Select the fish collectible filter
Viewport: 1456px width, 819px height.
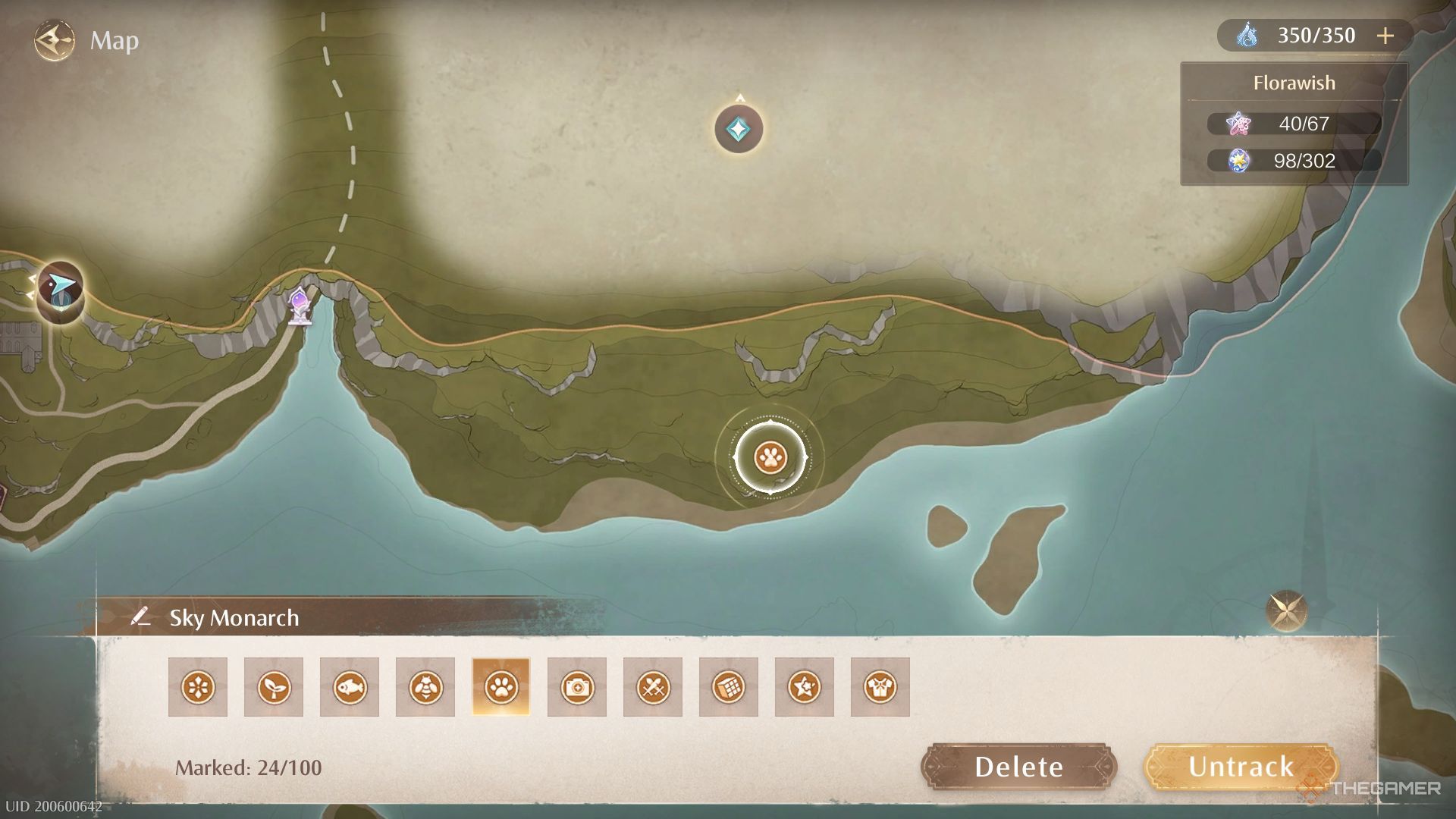tap(350, 687)
